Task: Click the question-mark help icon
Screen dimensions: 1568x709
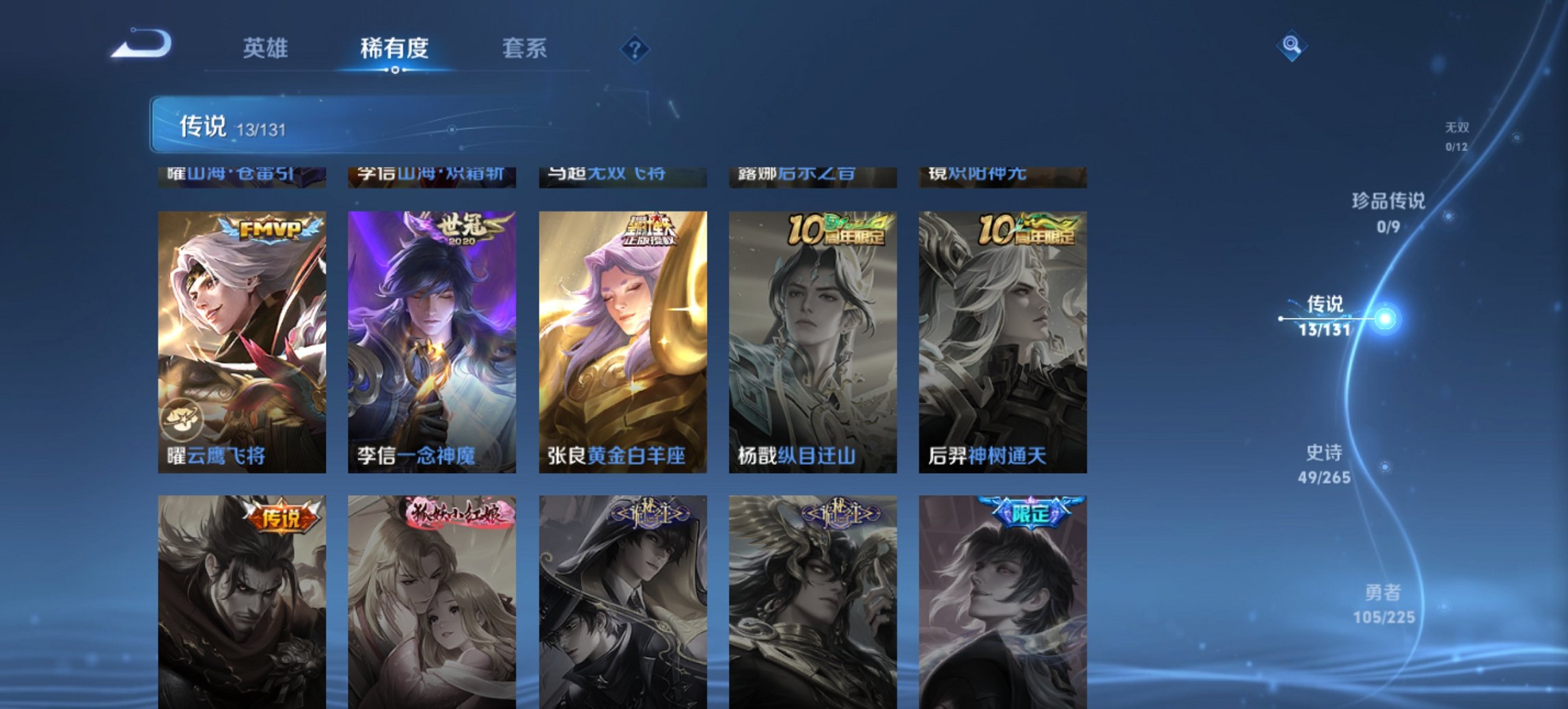Action: tap(635, 49)
